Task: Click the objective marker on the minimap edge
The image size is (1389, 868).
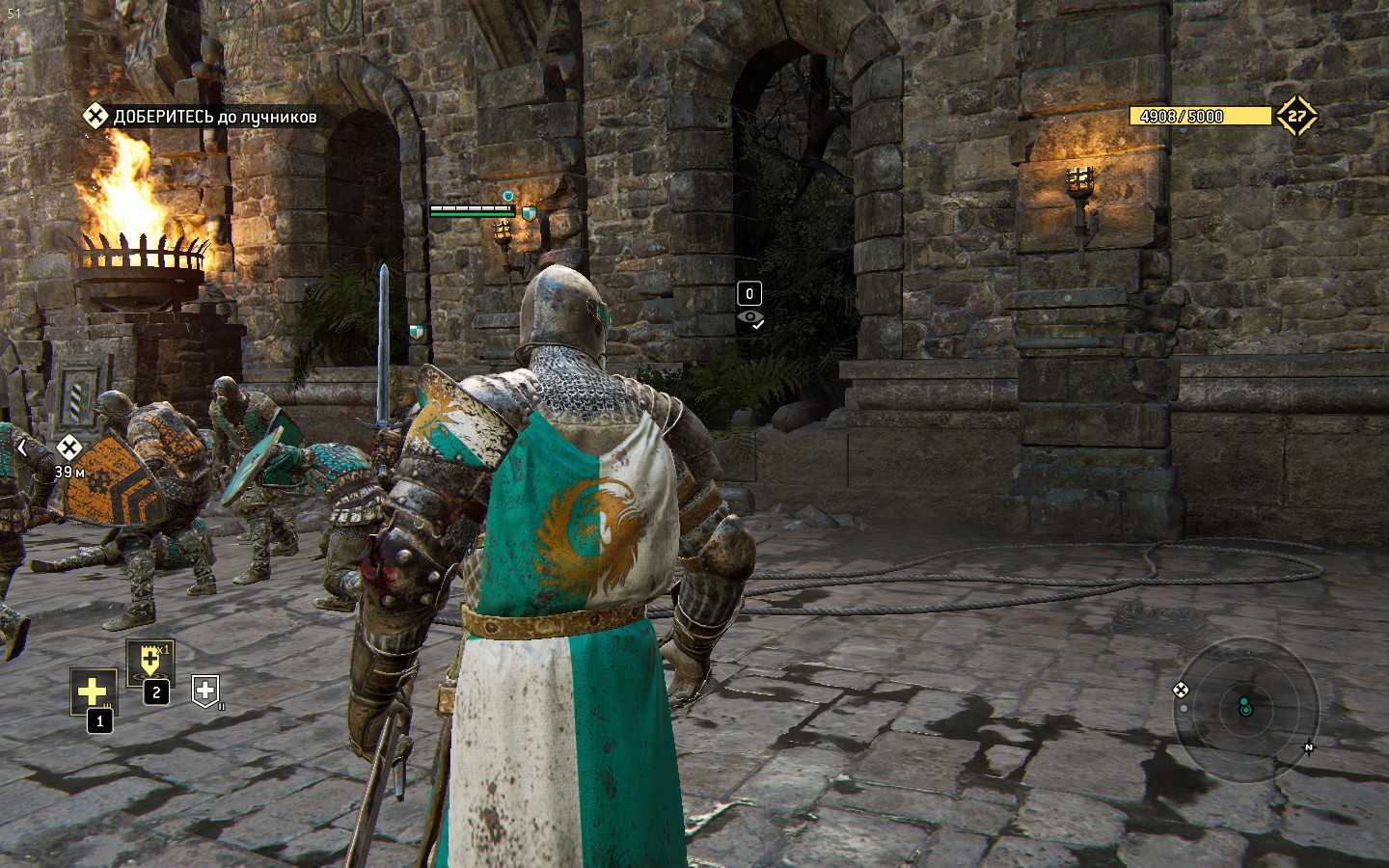Action: (1180, 690)
